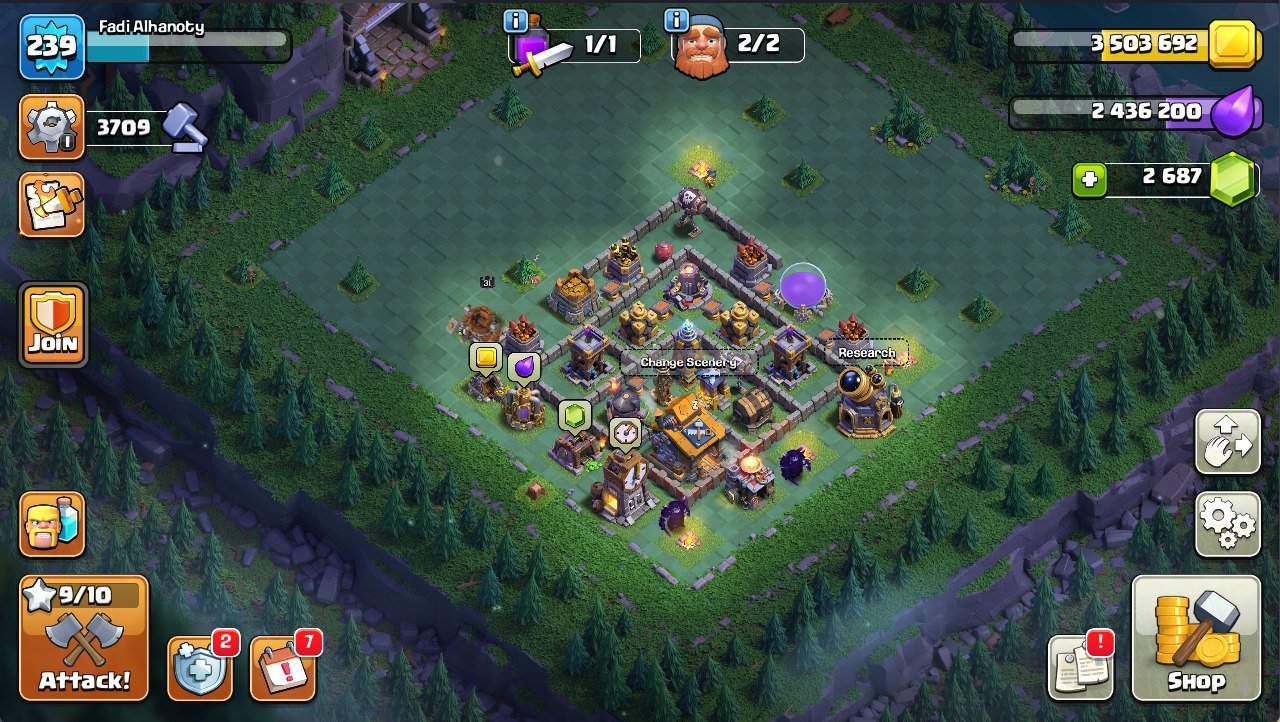1280x722 pixels.
Task: Start a battle with the Attack! button
Action: point(84,638)
